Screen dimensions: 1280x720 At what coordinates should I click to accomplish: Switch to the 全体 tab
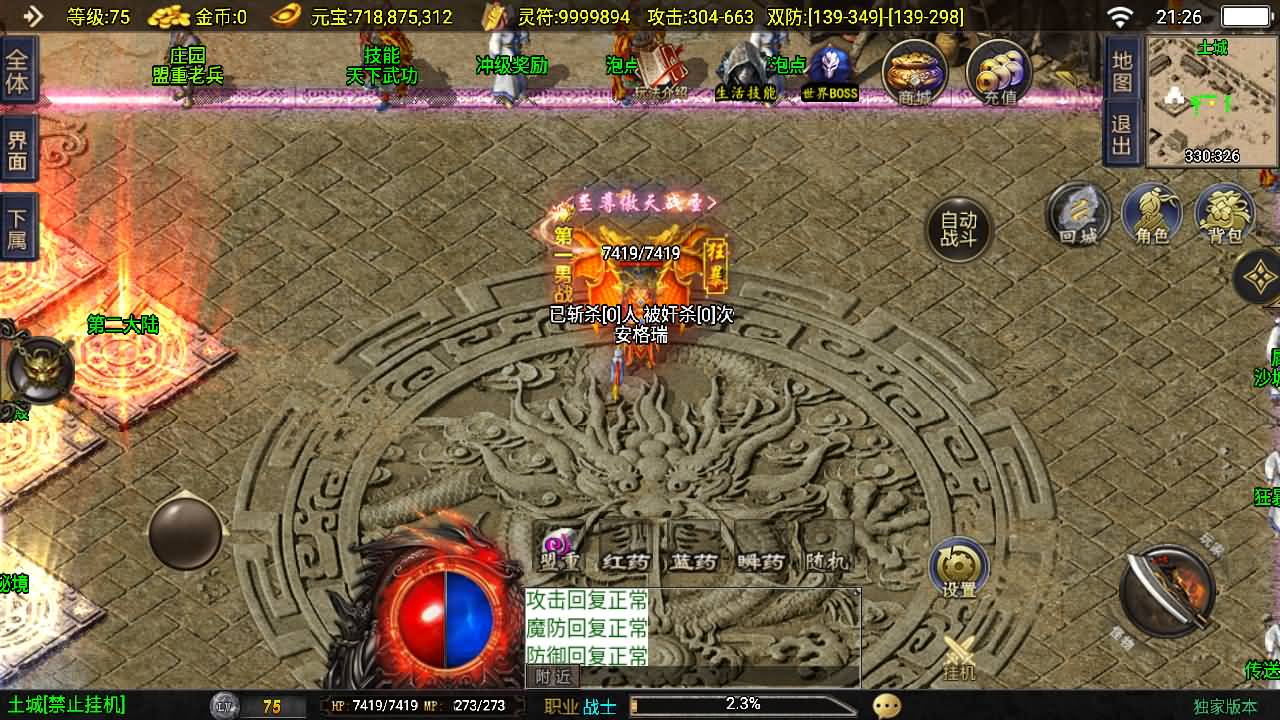point(17,70)
